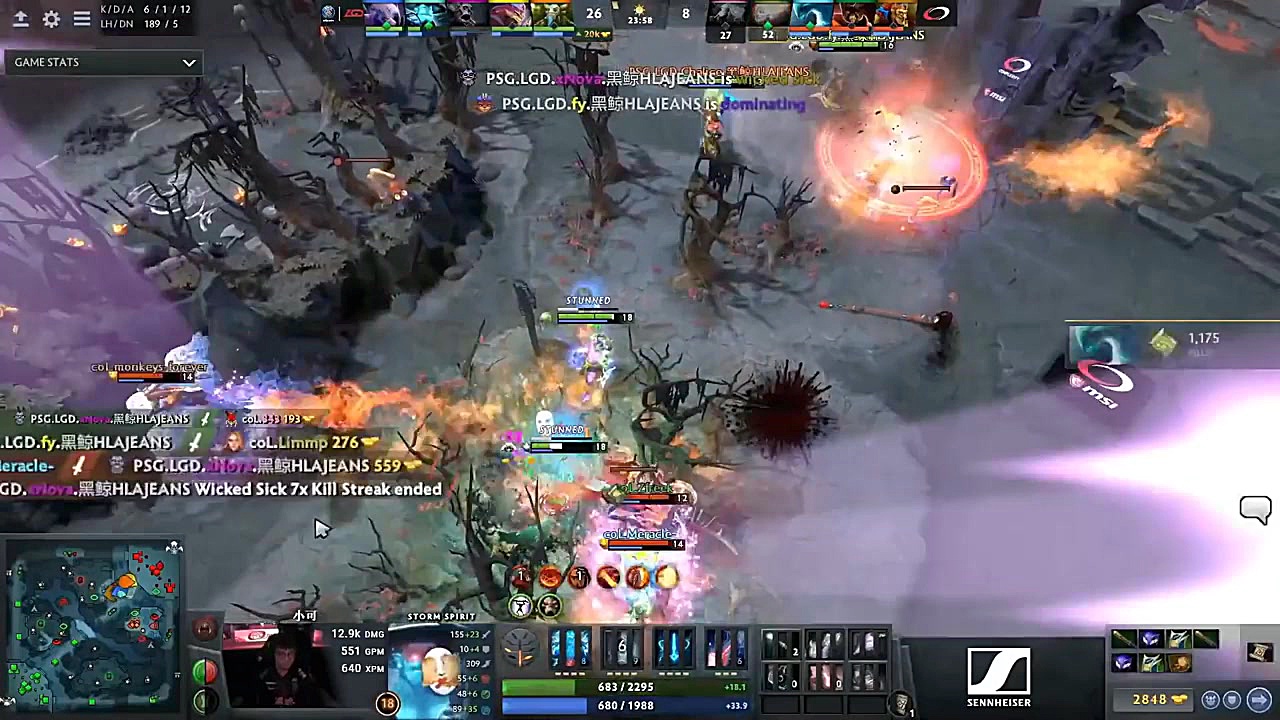Toggle the scoreboard by clicking the 26-52 score

coord(594,14)
